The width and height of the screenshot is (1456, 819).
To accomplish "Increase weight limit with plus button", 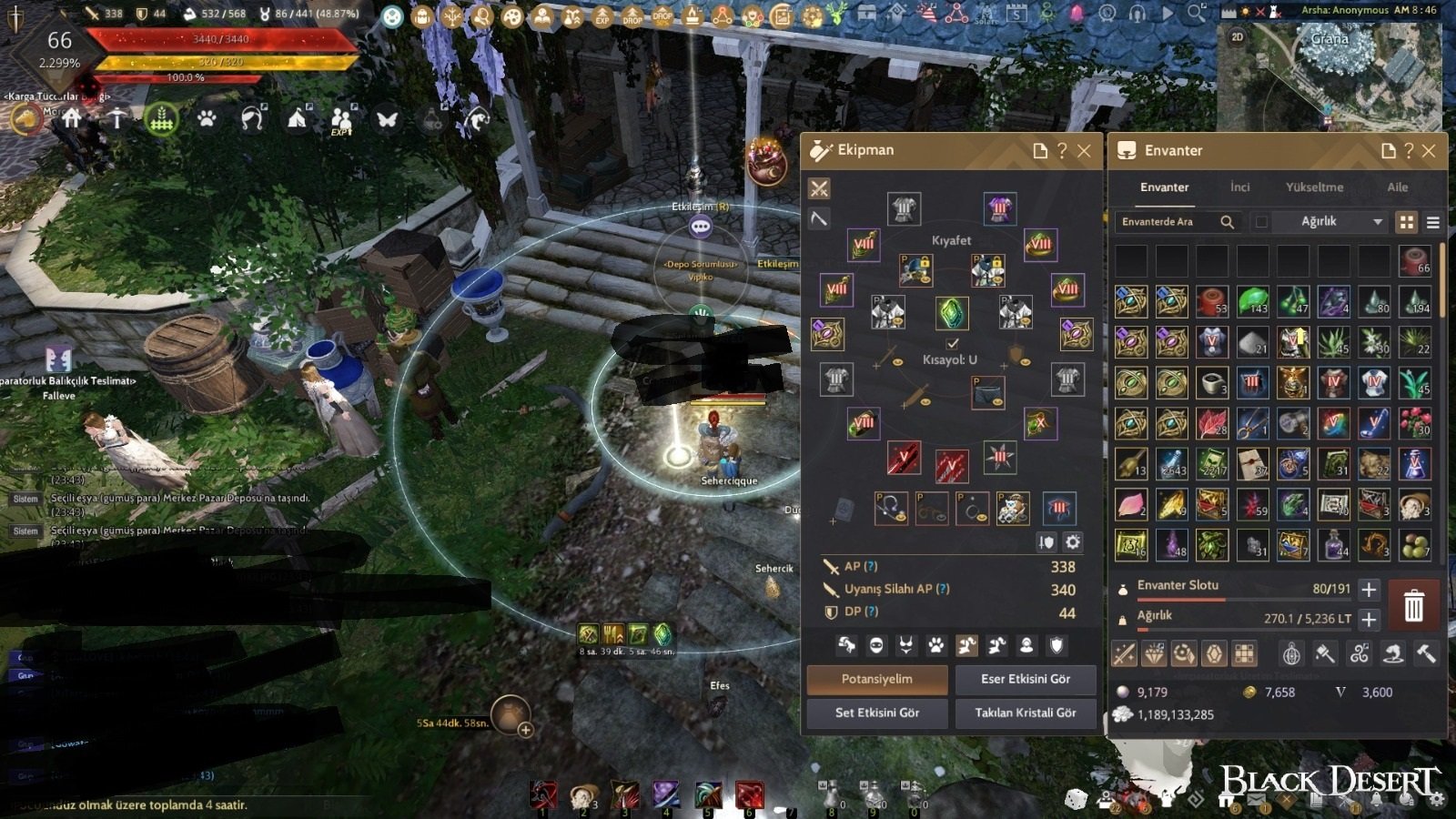I will pyautogui.click(x=1369, y=619).
